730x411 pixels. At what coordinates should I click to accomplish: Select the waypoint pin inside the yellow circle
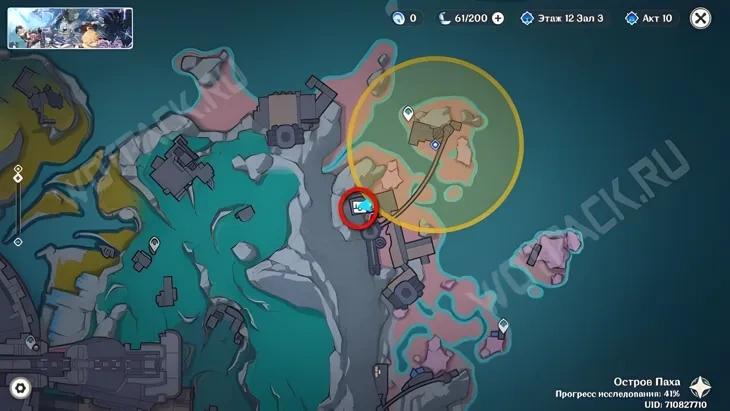408,114
